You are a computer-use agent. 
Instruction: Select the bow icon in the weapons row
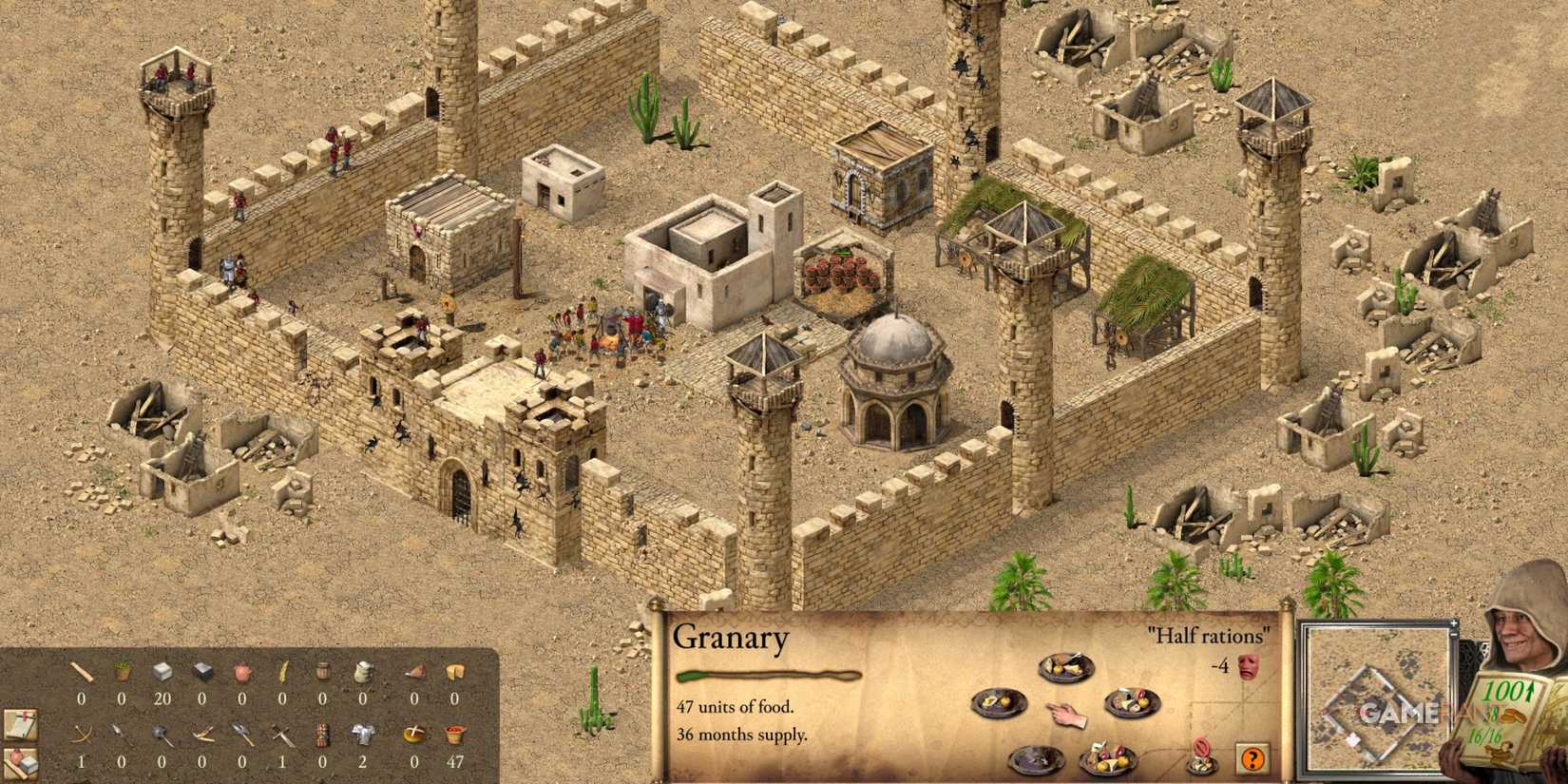pyautogui.click(x=83, y=733)
